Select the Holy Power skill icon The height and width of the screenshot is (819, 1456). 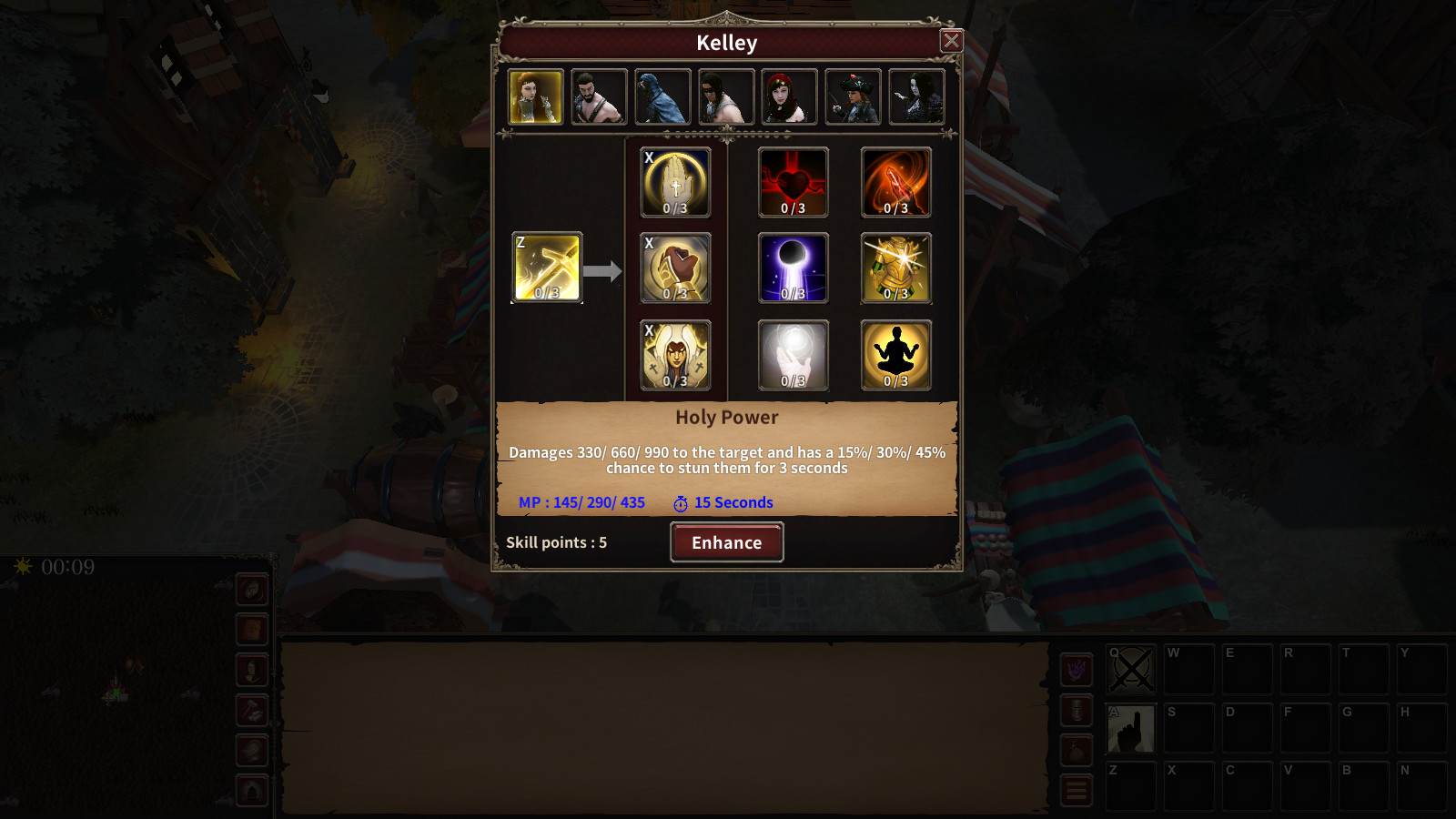tap(545, 268)
